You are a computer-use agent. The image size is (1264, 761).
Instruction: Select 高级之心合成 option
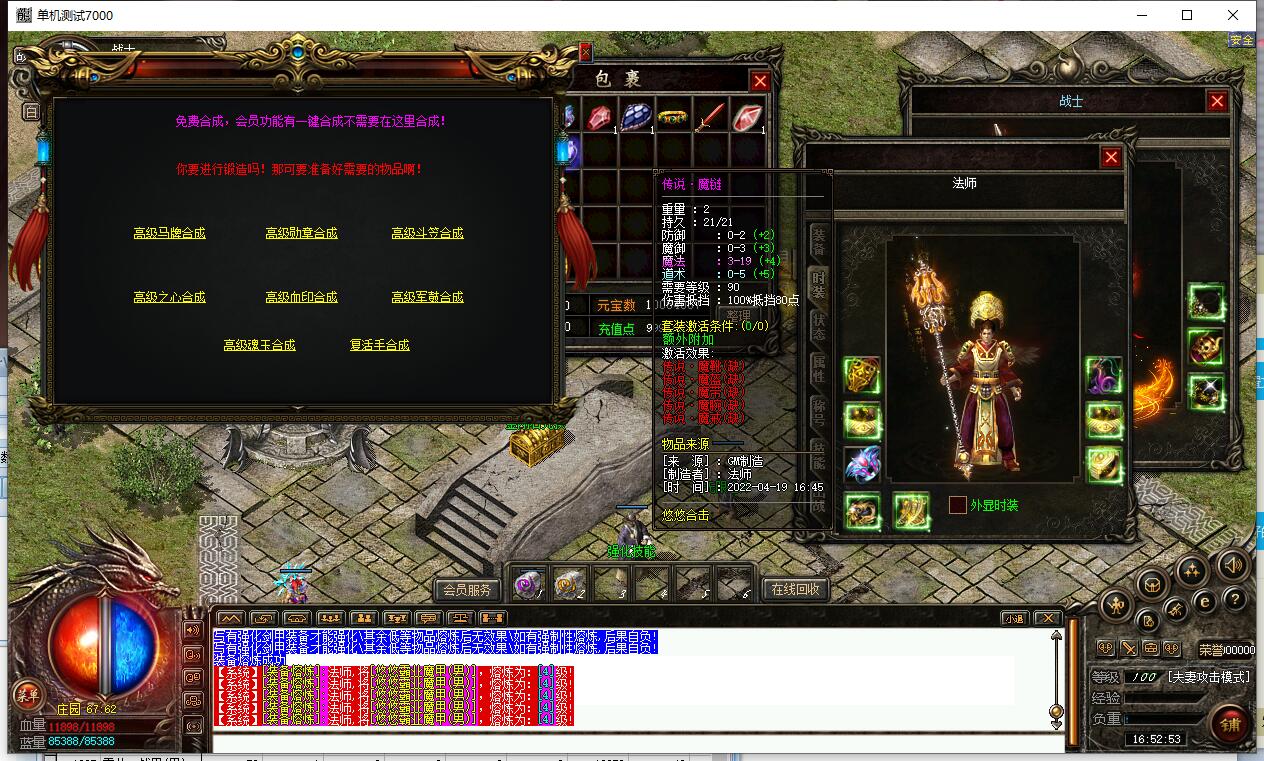(169, 297)
